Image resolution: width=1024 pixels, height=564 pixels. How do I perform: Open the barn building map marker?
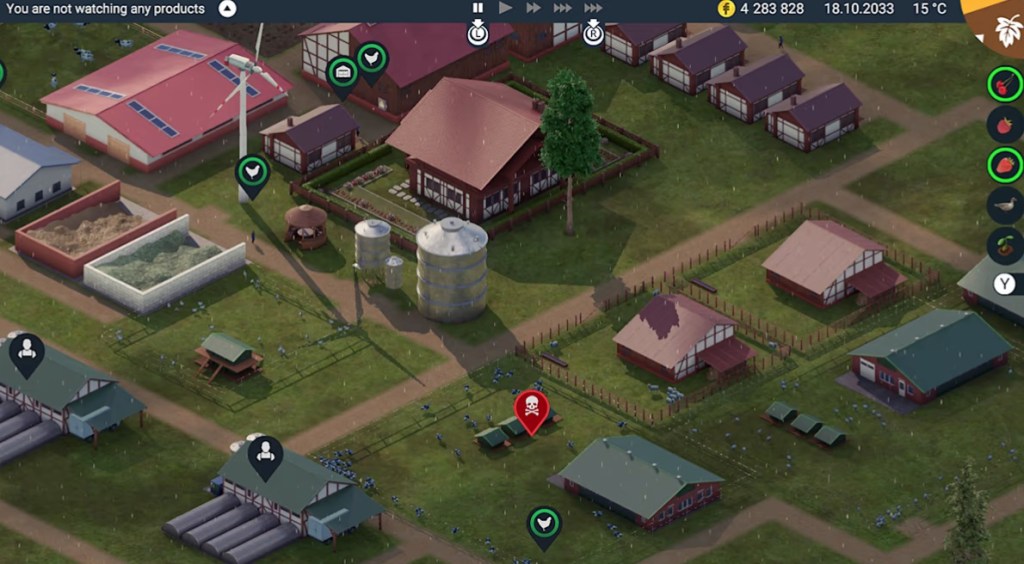point(343,72)
